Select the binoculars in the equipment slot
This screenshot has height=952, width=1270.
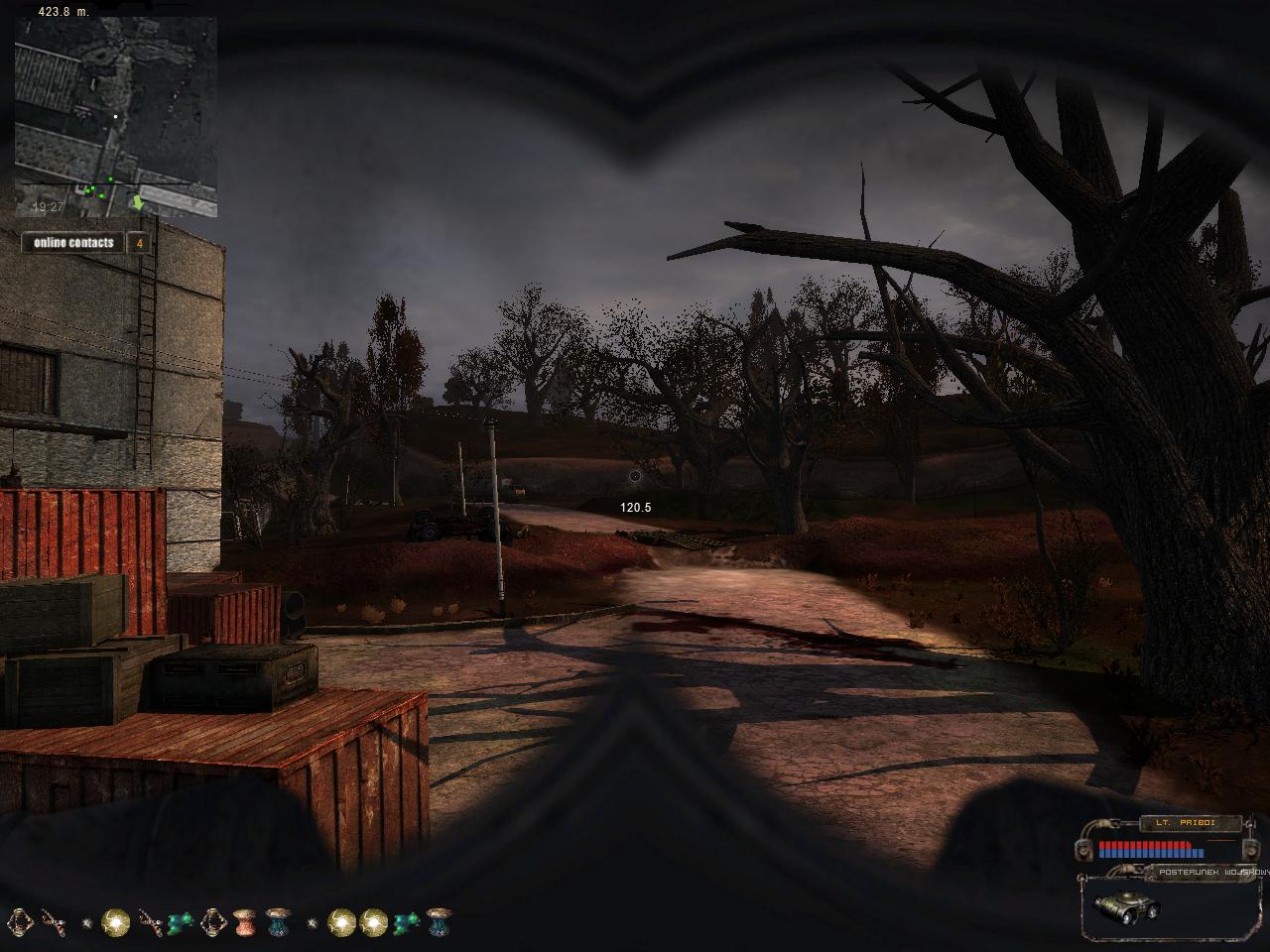pyautogui.click(x=1125, y=905)
